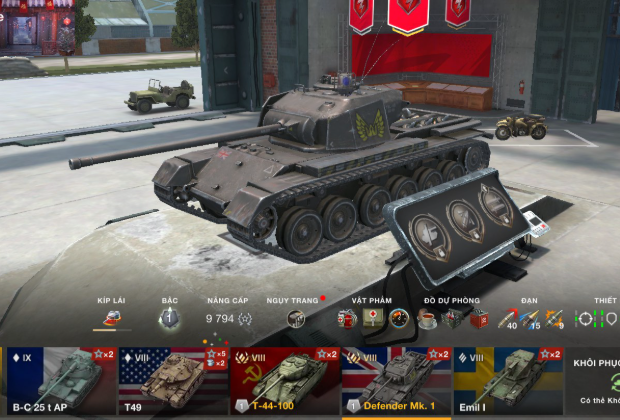Screen dimensions: 620x420
Task: Open the camouflage (Ngụy trang) icon
Action: pos(296,319)
